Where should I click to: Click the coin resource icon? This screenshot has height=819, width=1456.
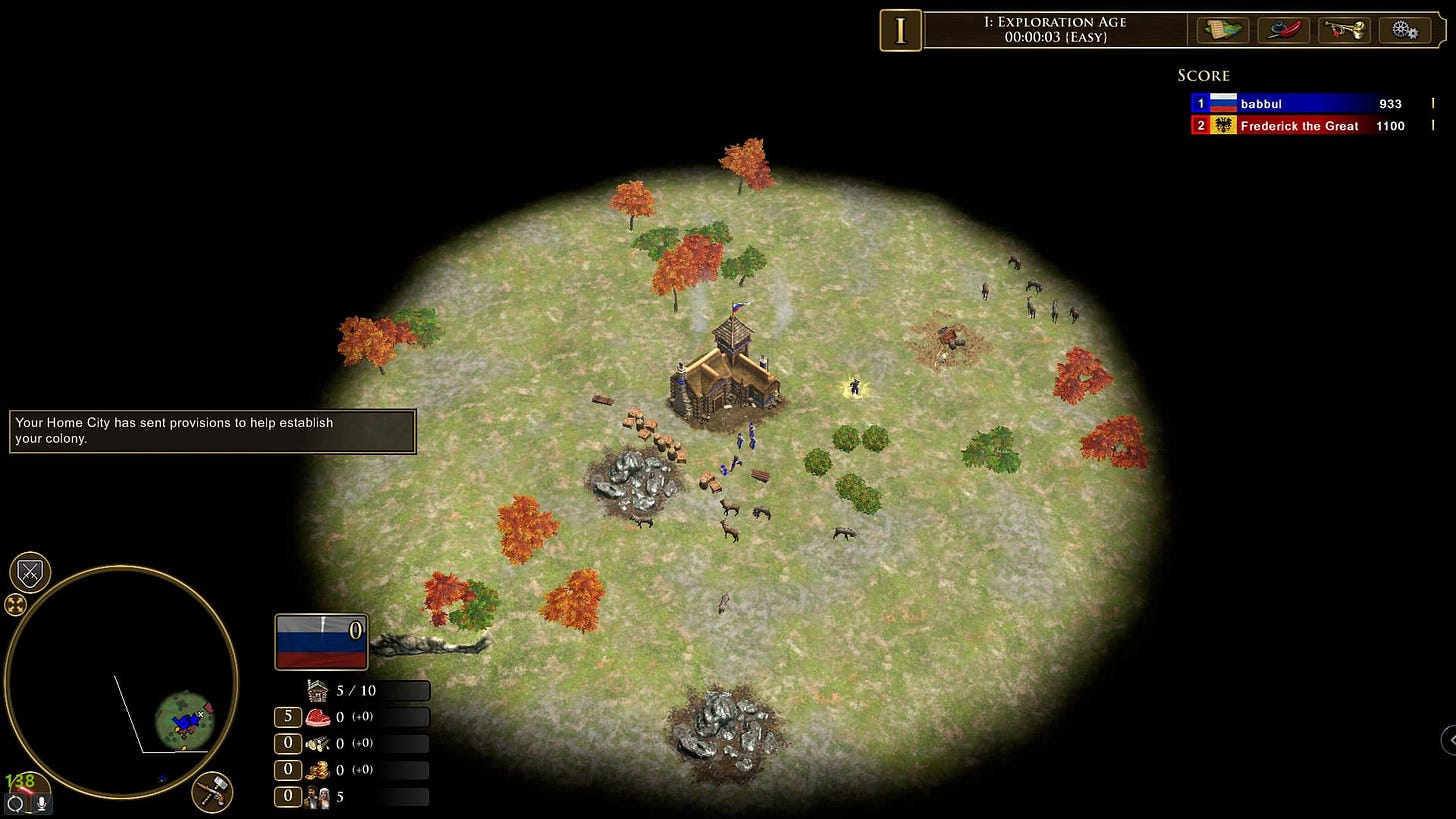click(x=318, y=770)
